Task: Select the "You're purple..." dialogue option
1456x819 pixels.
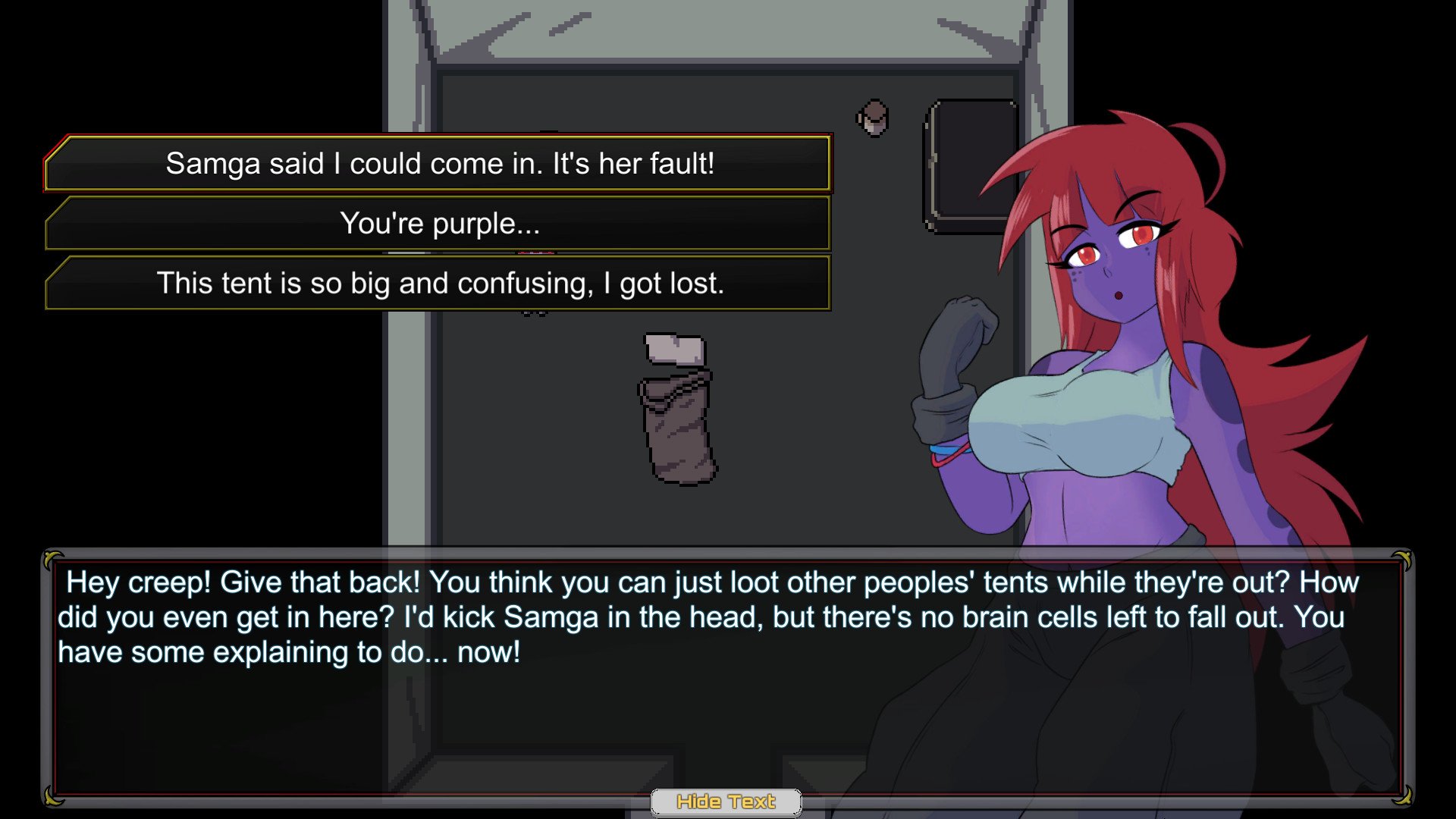Action: coord(439,224)
